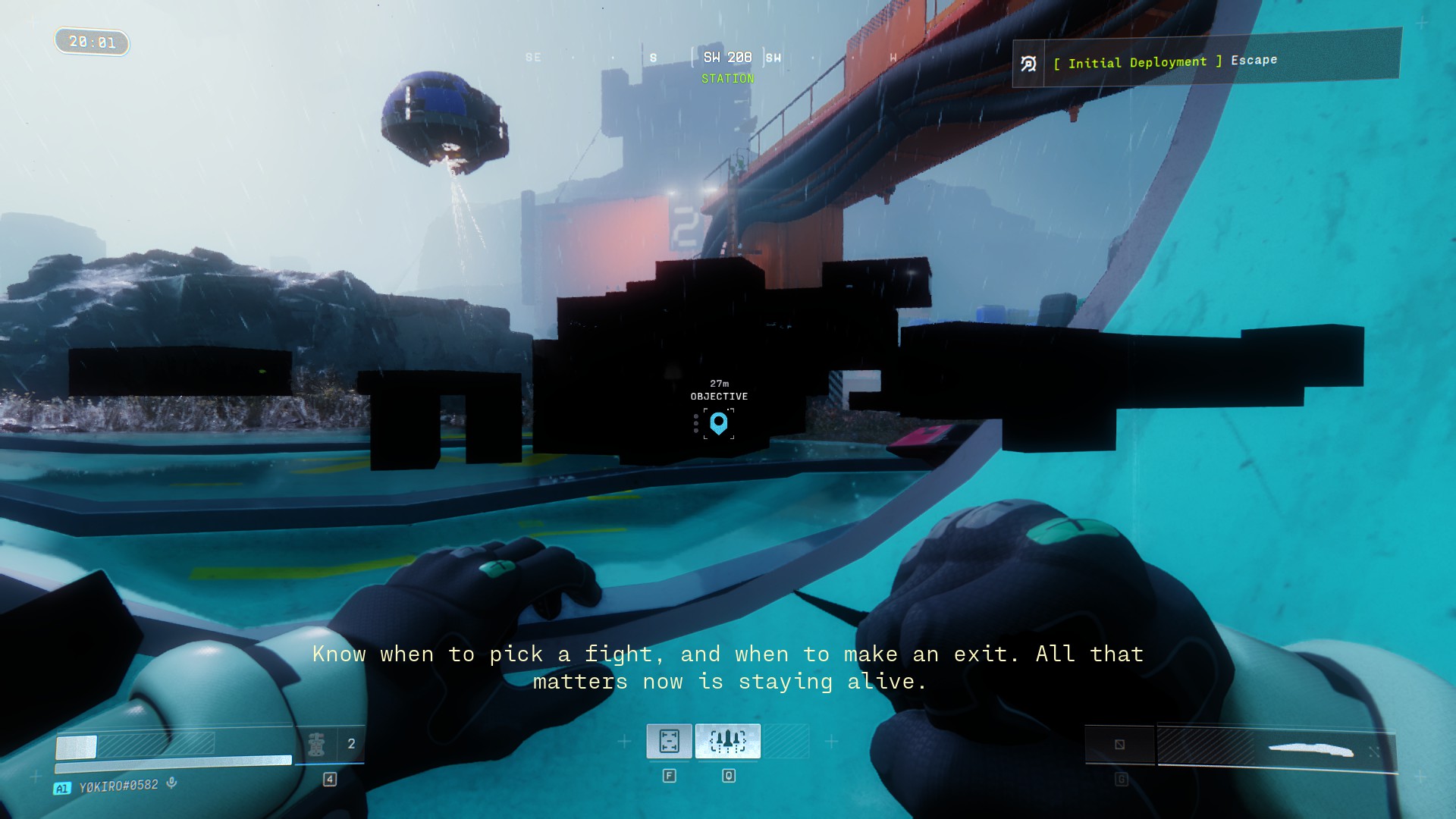Image resolution: width=1456 pixels, height=819 pixels.
Task: Click the blue objective waypoint marker
Action: click(718, 423)
